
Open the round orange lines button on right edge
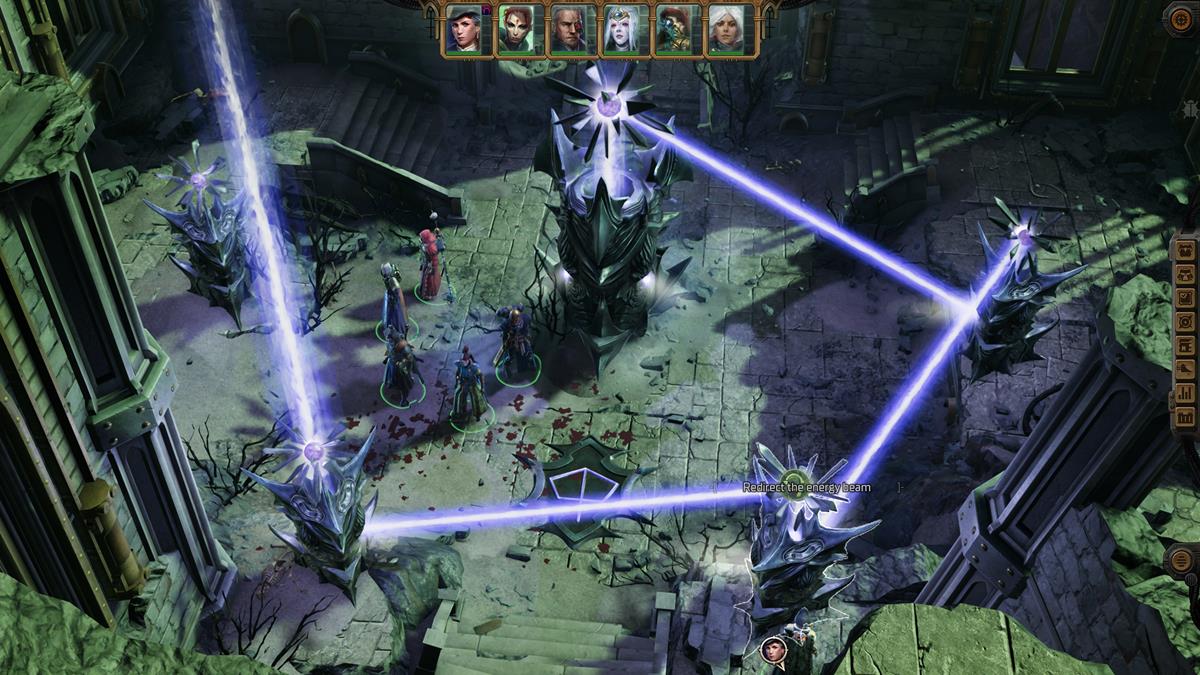click(x=1182, y=558)
